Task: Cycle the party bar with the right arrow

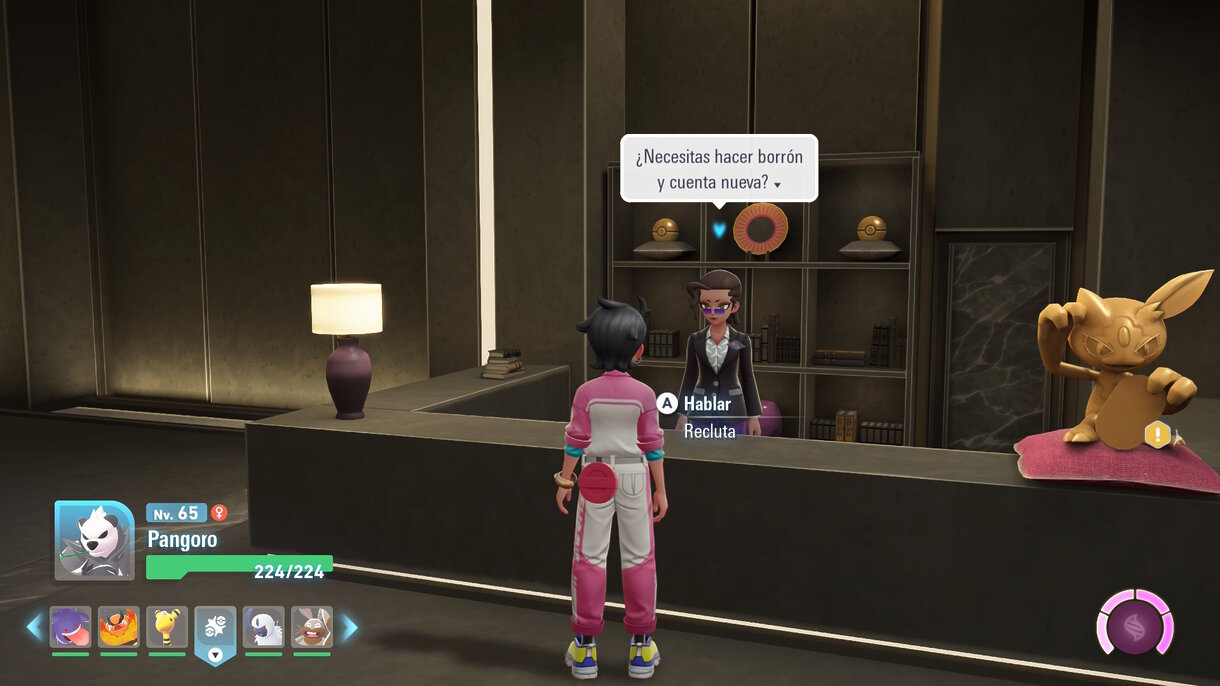Action: click(x=350, y=627)
